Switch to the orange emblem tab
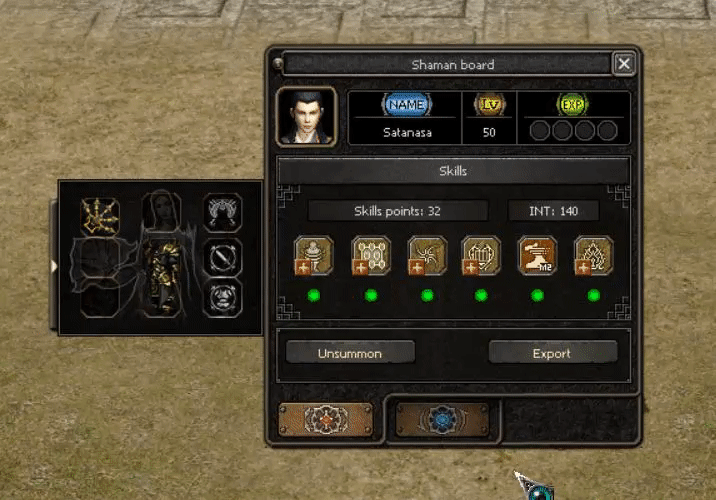 [326, 421]
